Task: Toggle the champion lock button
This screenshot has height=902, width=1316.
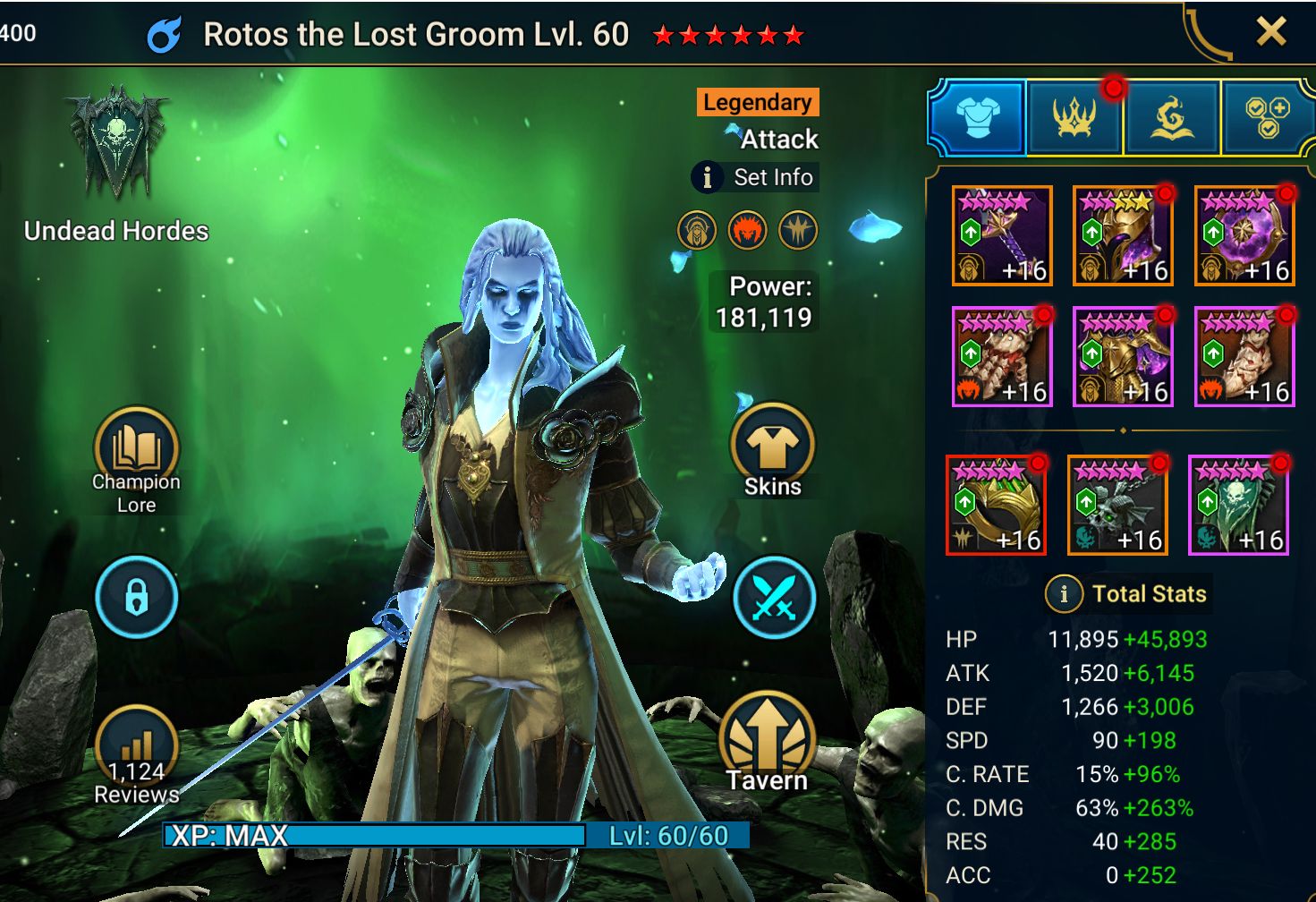Action: tap(136, 597)
